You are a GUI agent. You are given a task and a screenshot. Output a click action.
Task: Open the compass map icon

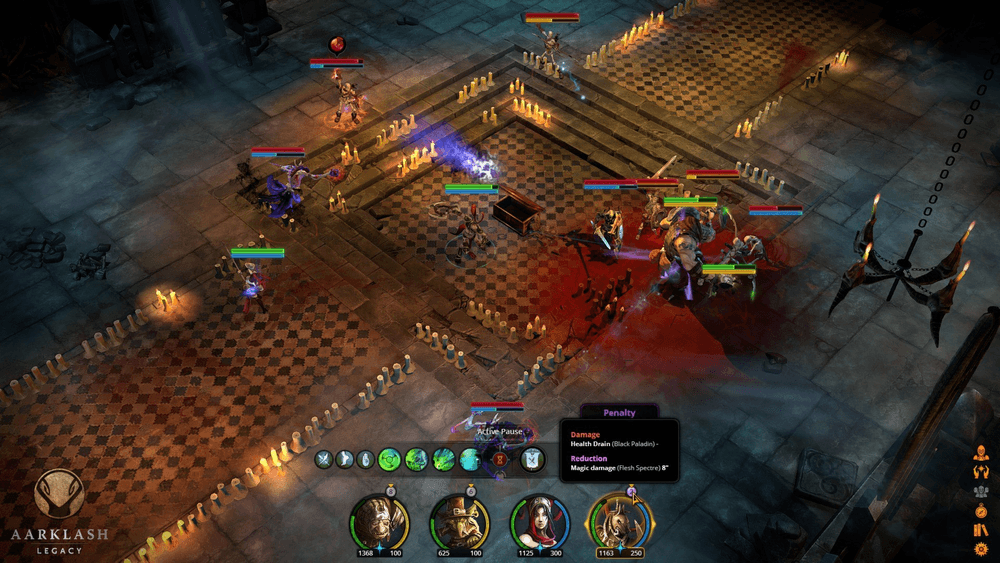point(981,511)
